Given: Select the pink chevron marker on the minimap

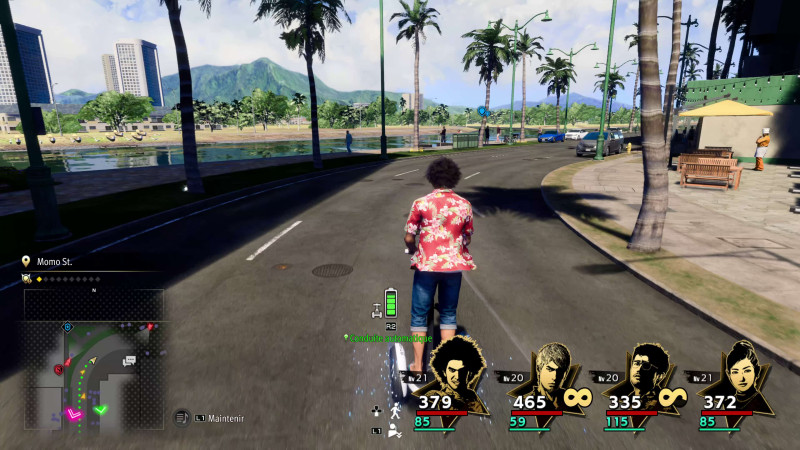Looking at the screenshot, I should pos(73,411).
